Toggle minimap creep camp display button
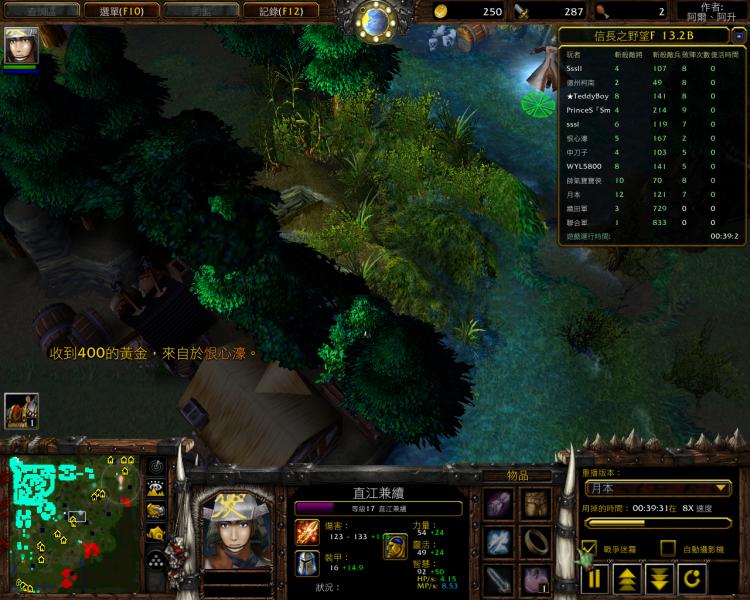The width and height of the screenshot is (750, 600). click(x=156, y=532)
